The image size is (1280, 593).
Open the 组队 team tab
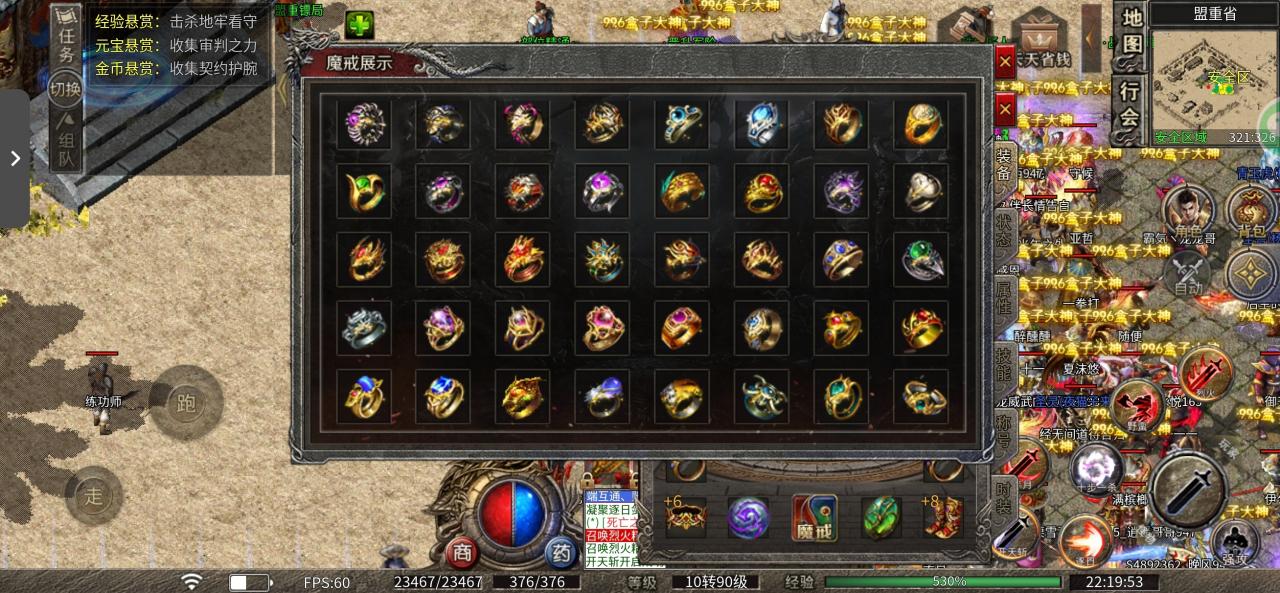(x=66, y=143)
